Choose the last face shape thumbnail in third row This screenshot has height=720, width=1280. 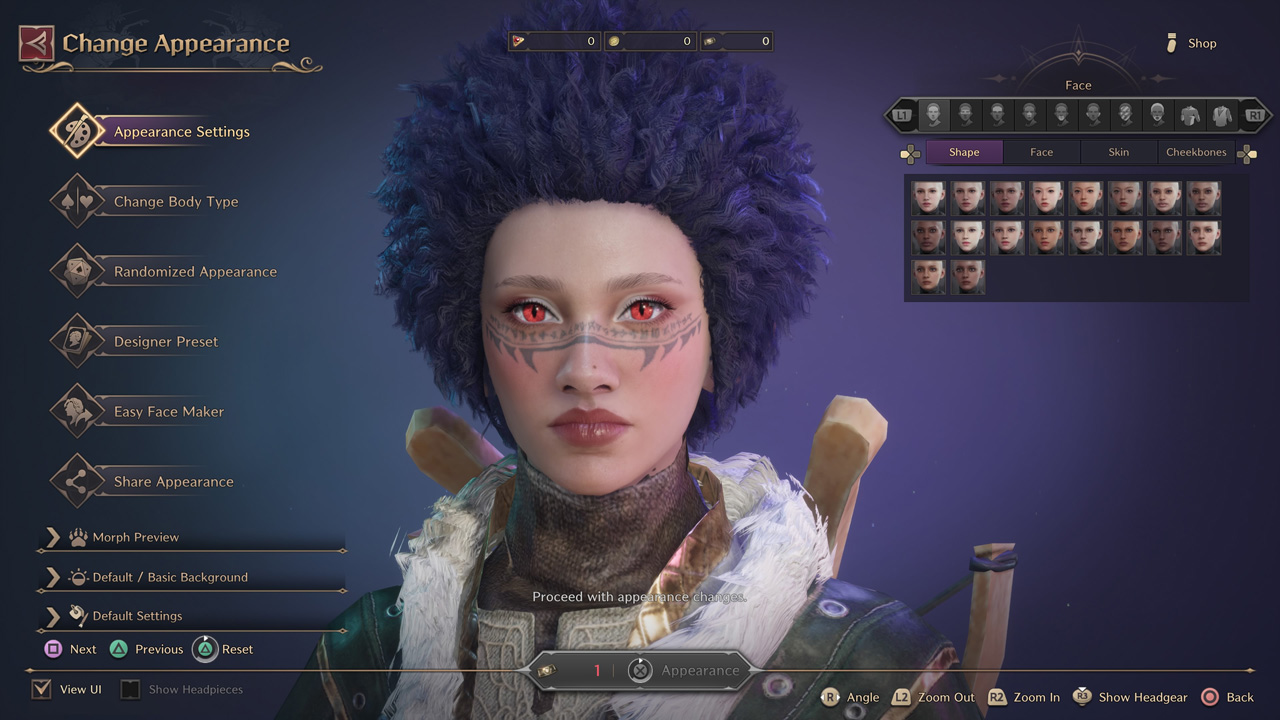tap(968, 277)
